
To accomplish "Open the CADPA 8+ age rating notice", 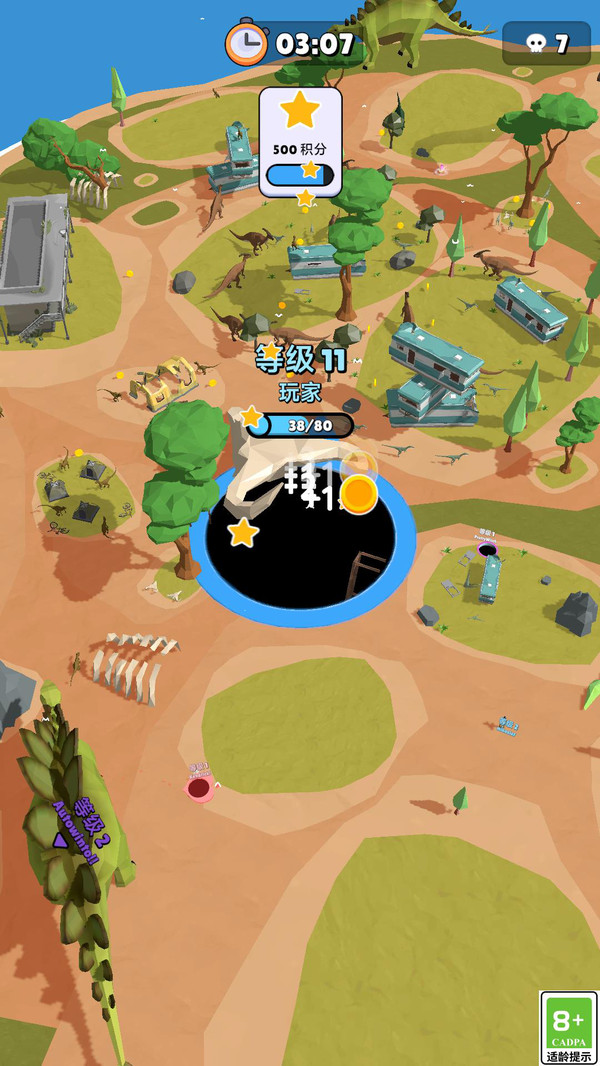I will (x=568, y=1028).
